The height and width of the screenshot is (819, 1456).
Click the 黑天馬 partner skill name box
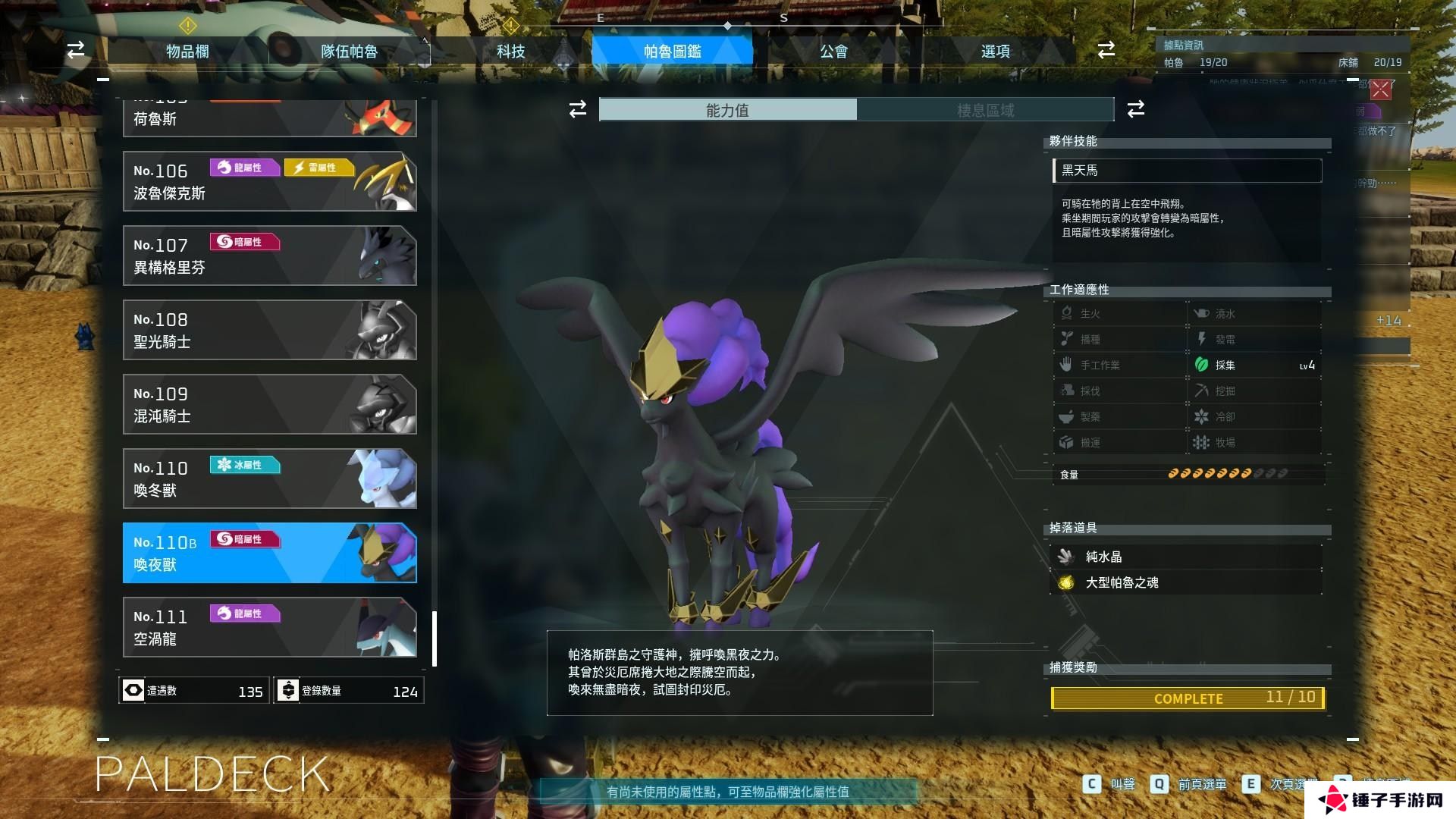tap(1188, 171)
